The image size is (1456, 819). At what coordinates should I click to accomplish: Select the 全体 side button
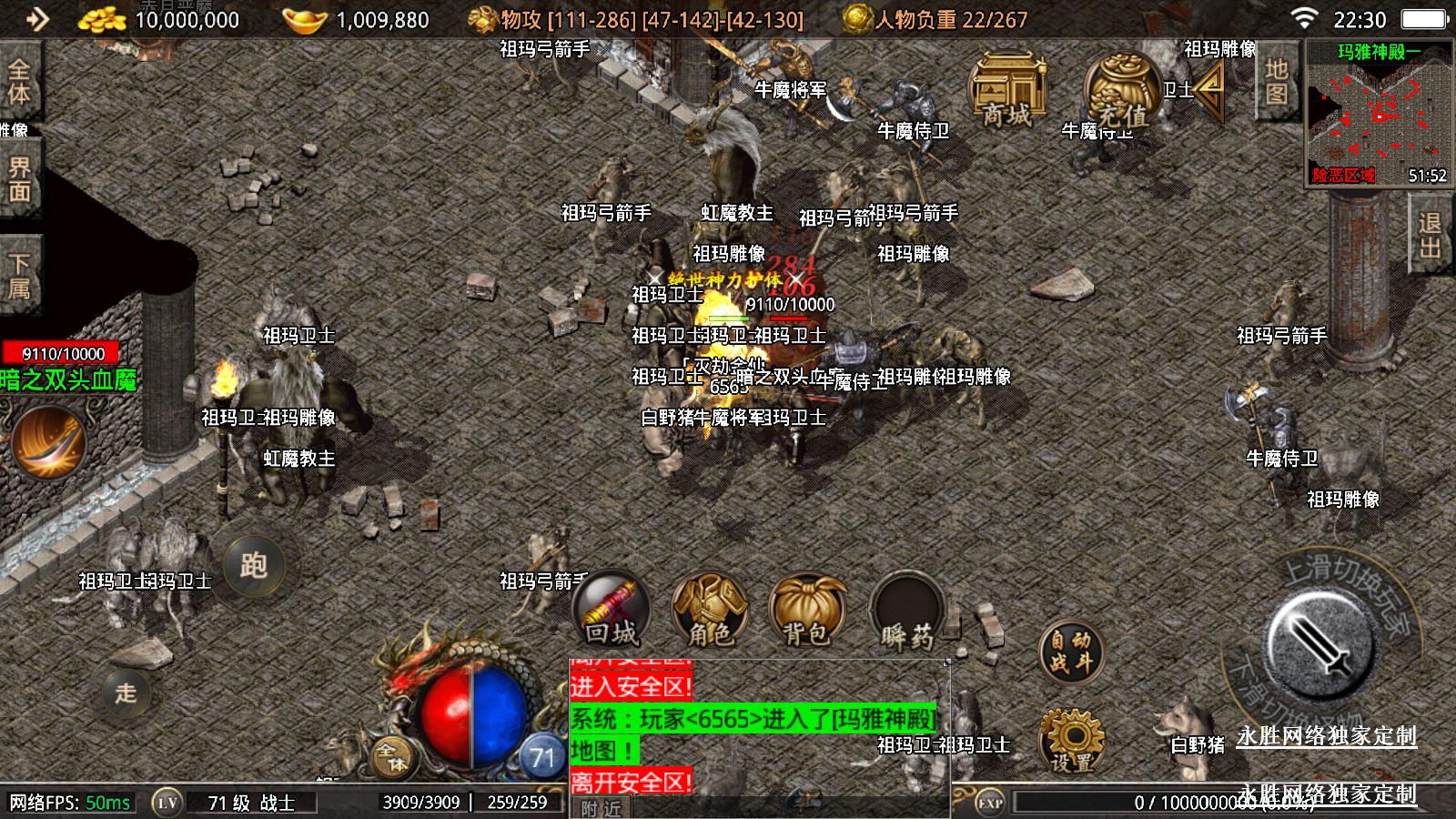(19, 81)
